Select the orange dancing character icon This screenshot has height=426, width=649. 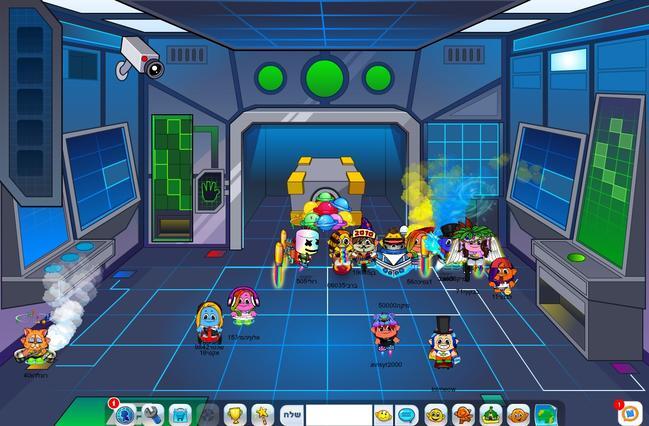click(462, 414)
